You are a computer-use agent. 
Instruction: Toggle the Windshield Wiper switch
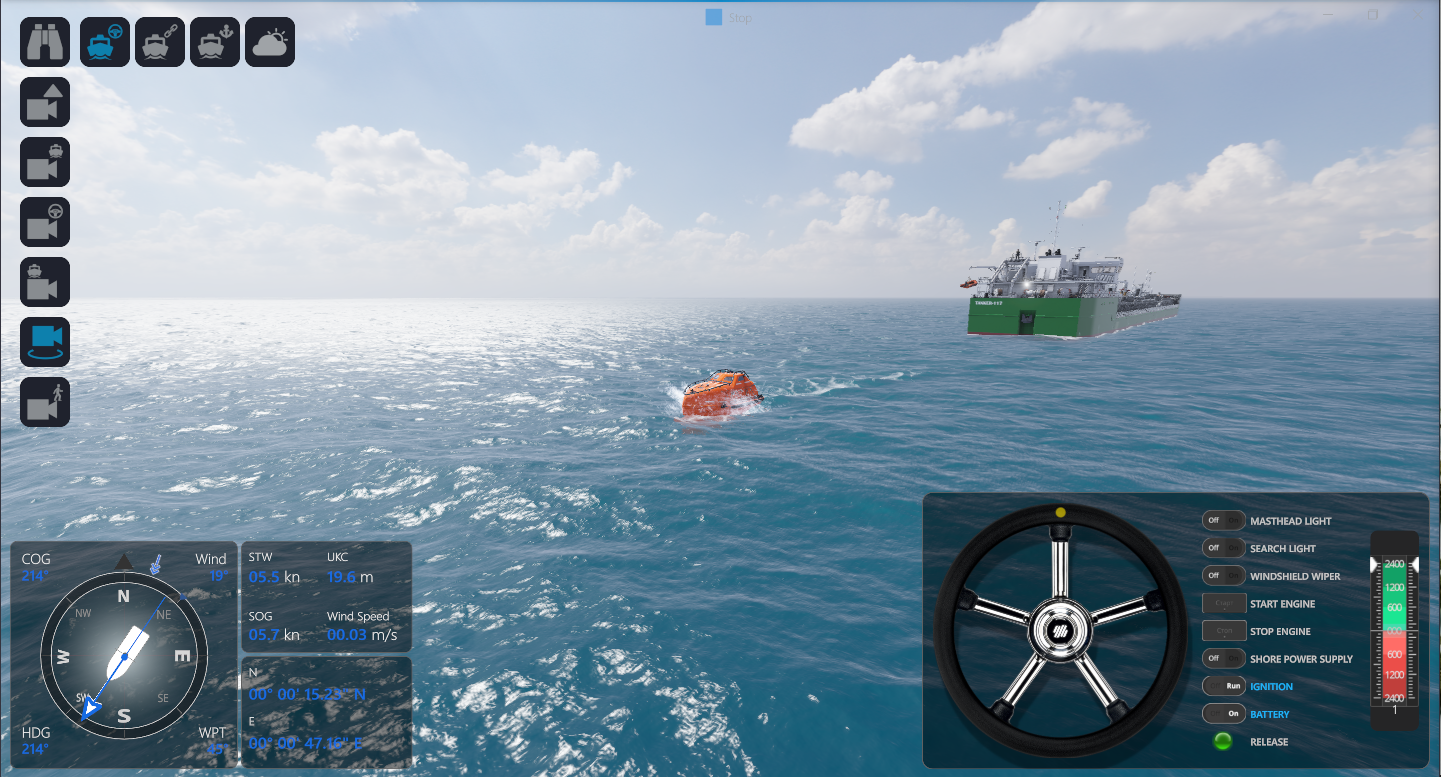pos(1223,576)
